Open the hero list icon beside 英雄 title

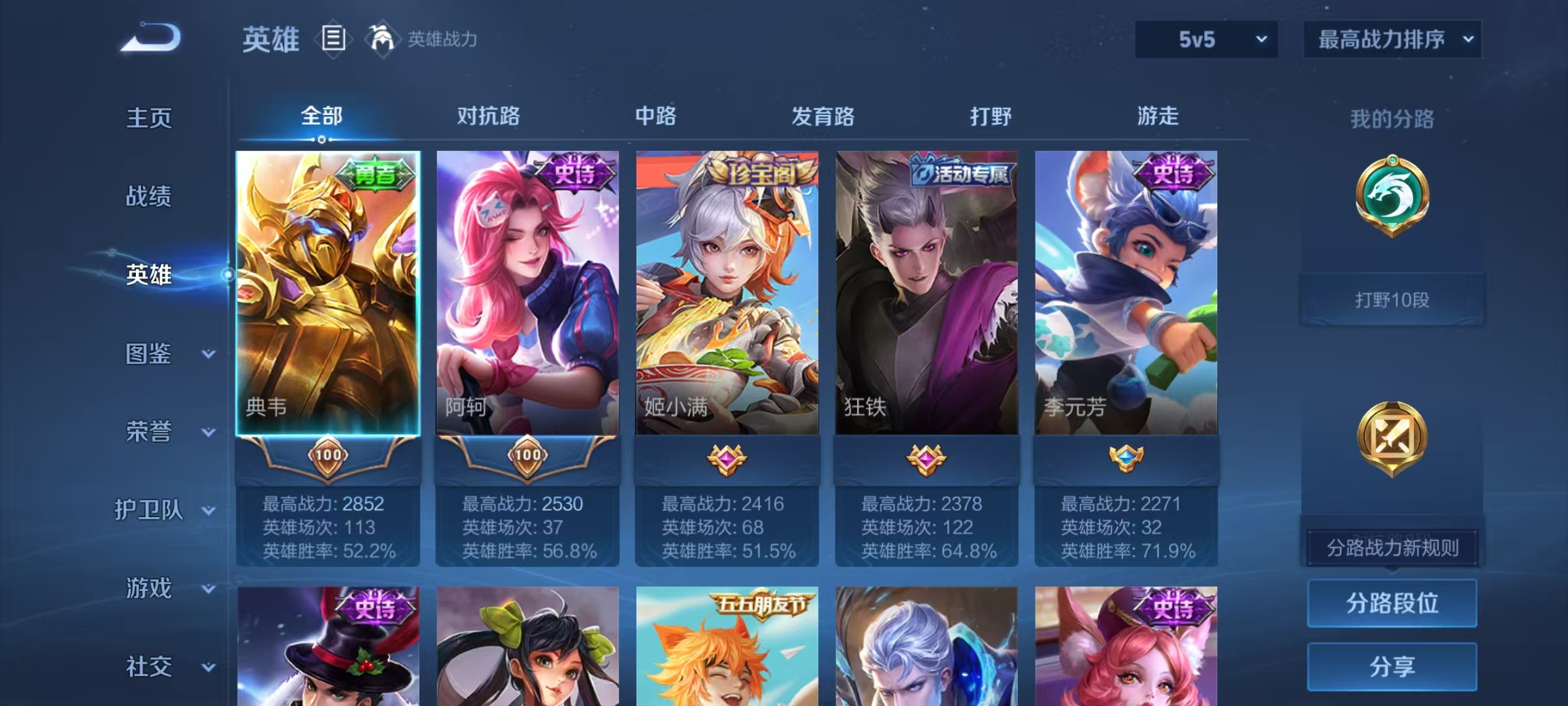[333, 39]
